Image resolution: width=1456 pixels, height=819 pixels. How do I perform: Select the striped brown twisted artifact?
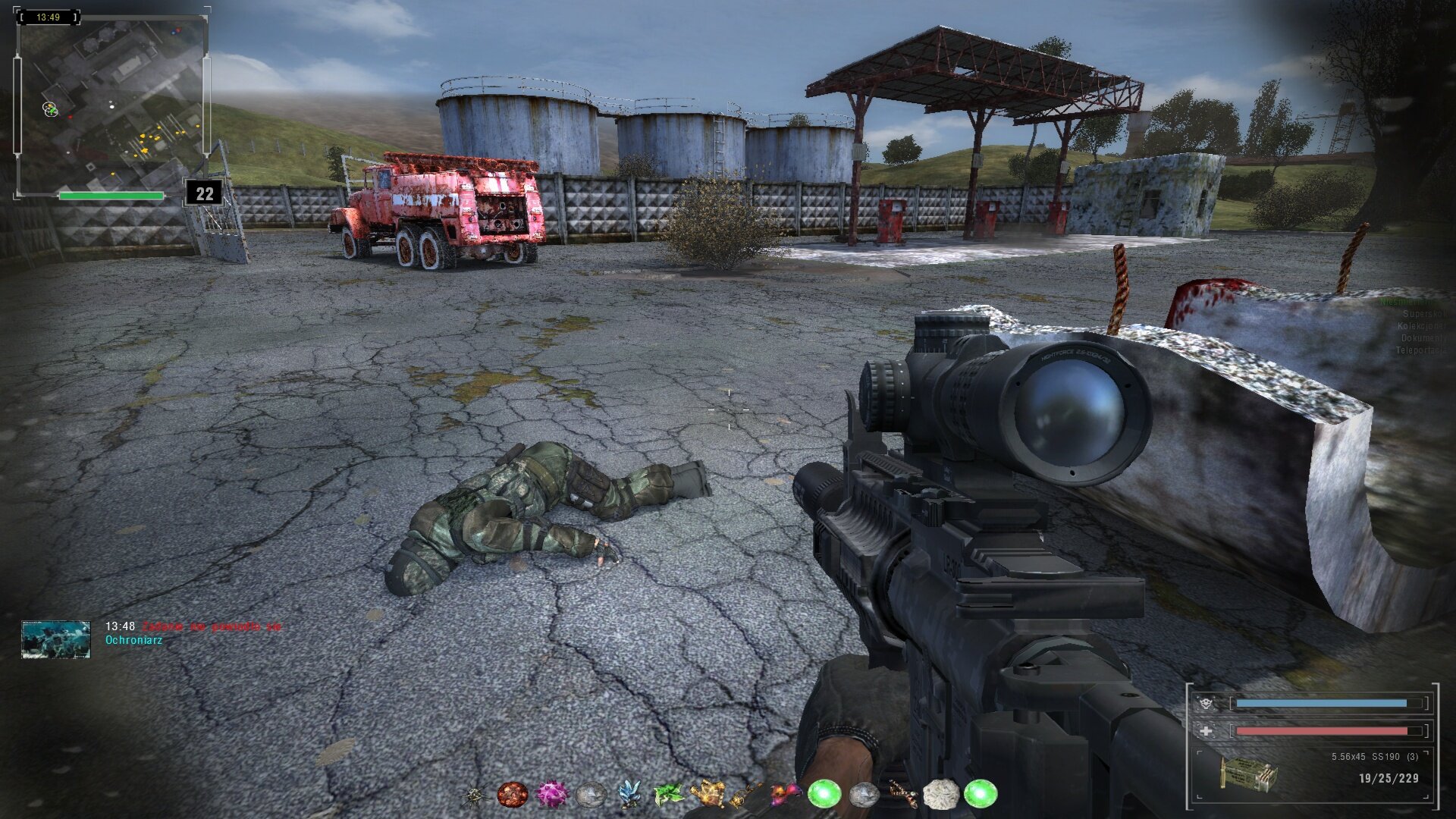pos(902,794)
